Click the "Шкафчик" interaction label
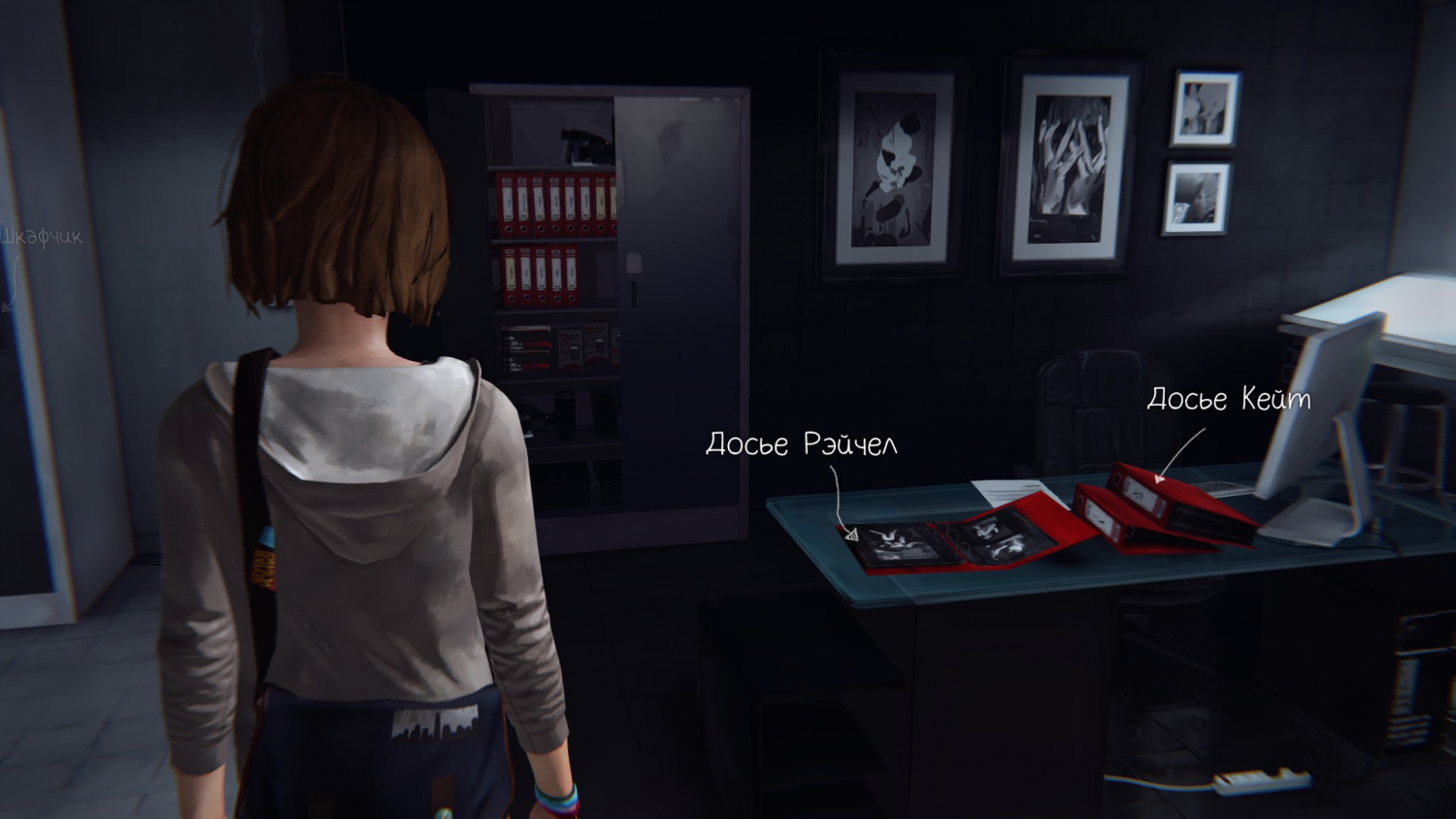The height and width of the screenshot is (819, 1456). (41, 237)
